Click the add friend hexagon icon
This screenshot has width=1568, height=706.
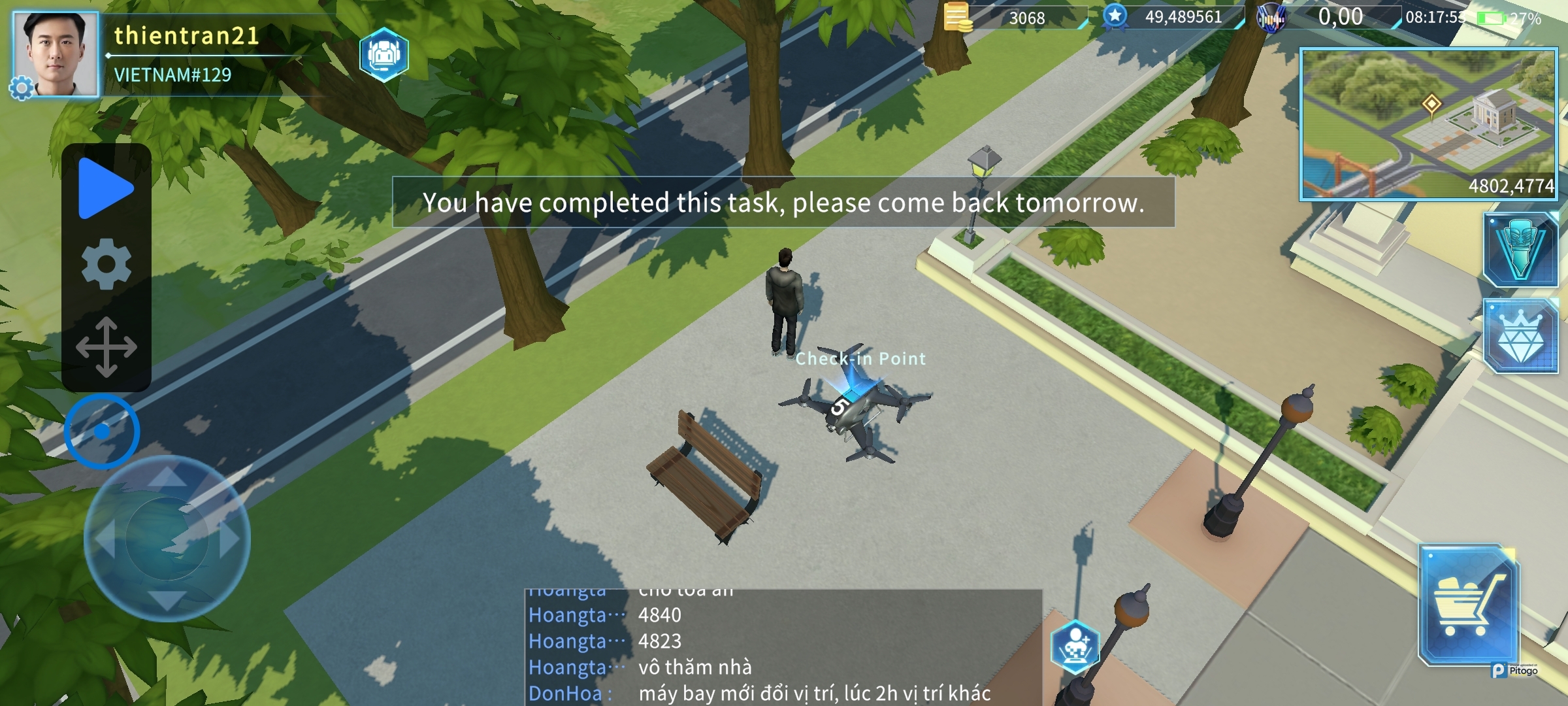pyautogui.click(x=1075, y=647)
